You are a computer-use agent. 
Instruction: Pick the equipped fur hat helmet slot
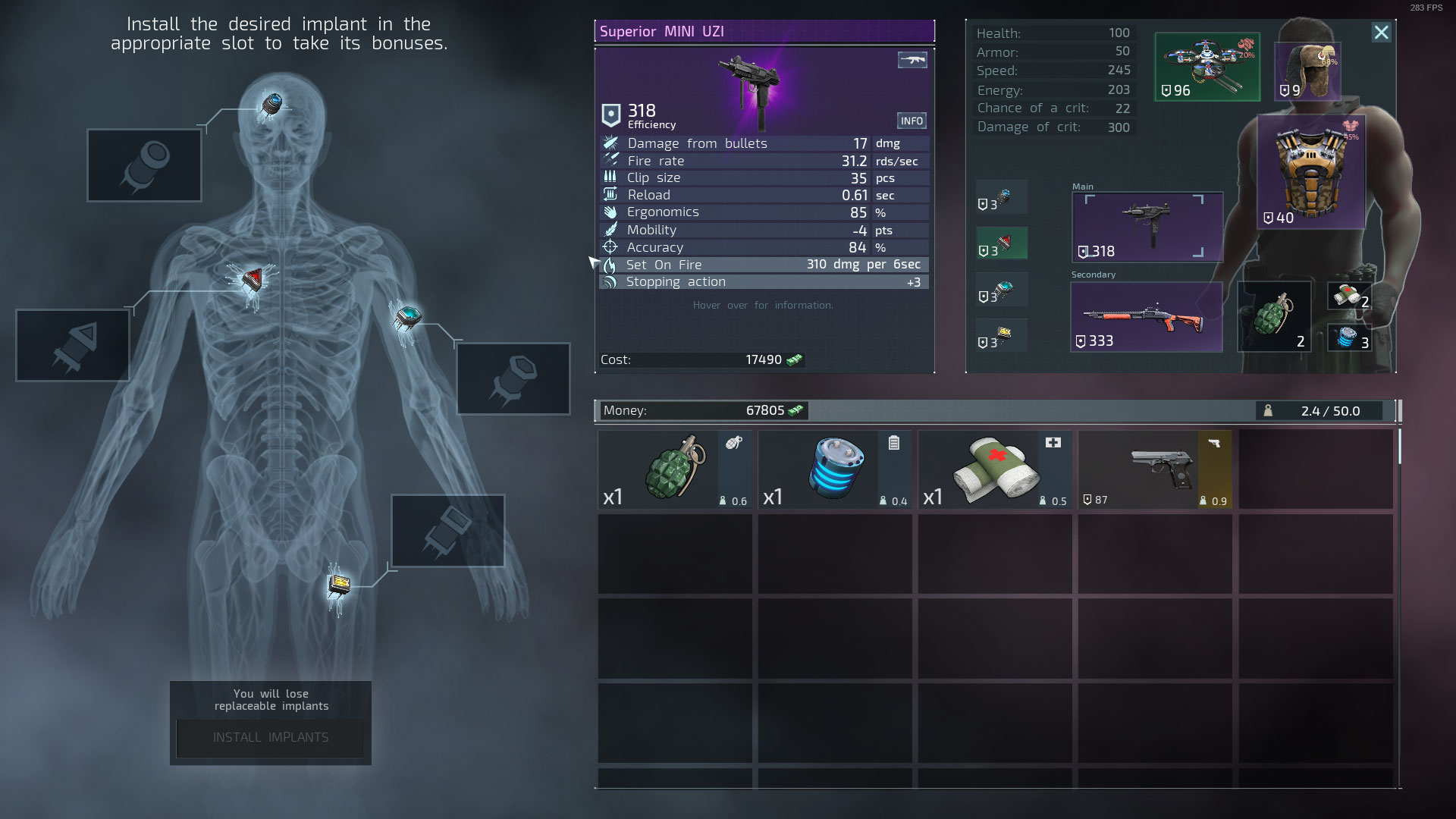pyautogui.click(x=1307, y=71)
